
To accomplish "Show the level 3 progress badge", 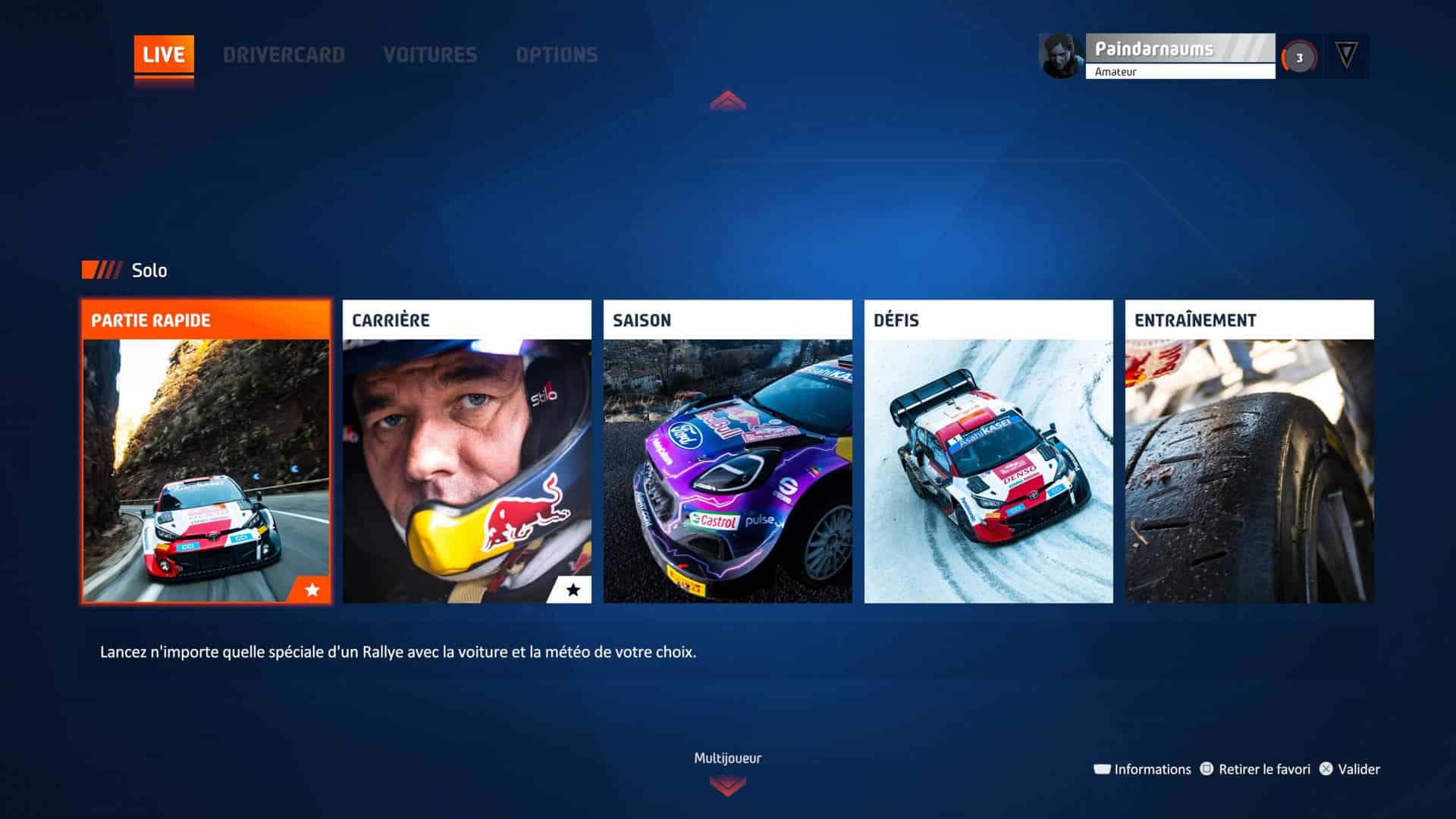I will 1299,58.
